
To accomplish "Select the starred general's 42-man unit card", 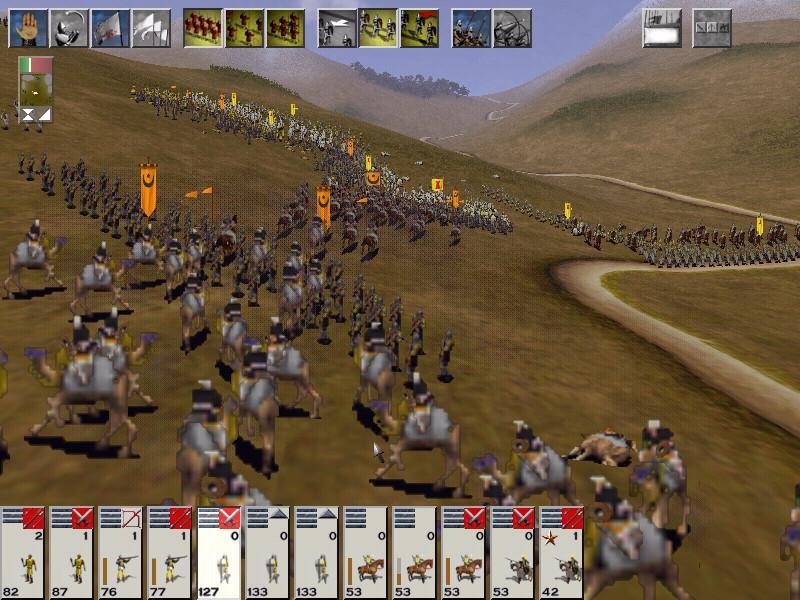I will pos(562,552).
